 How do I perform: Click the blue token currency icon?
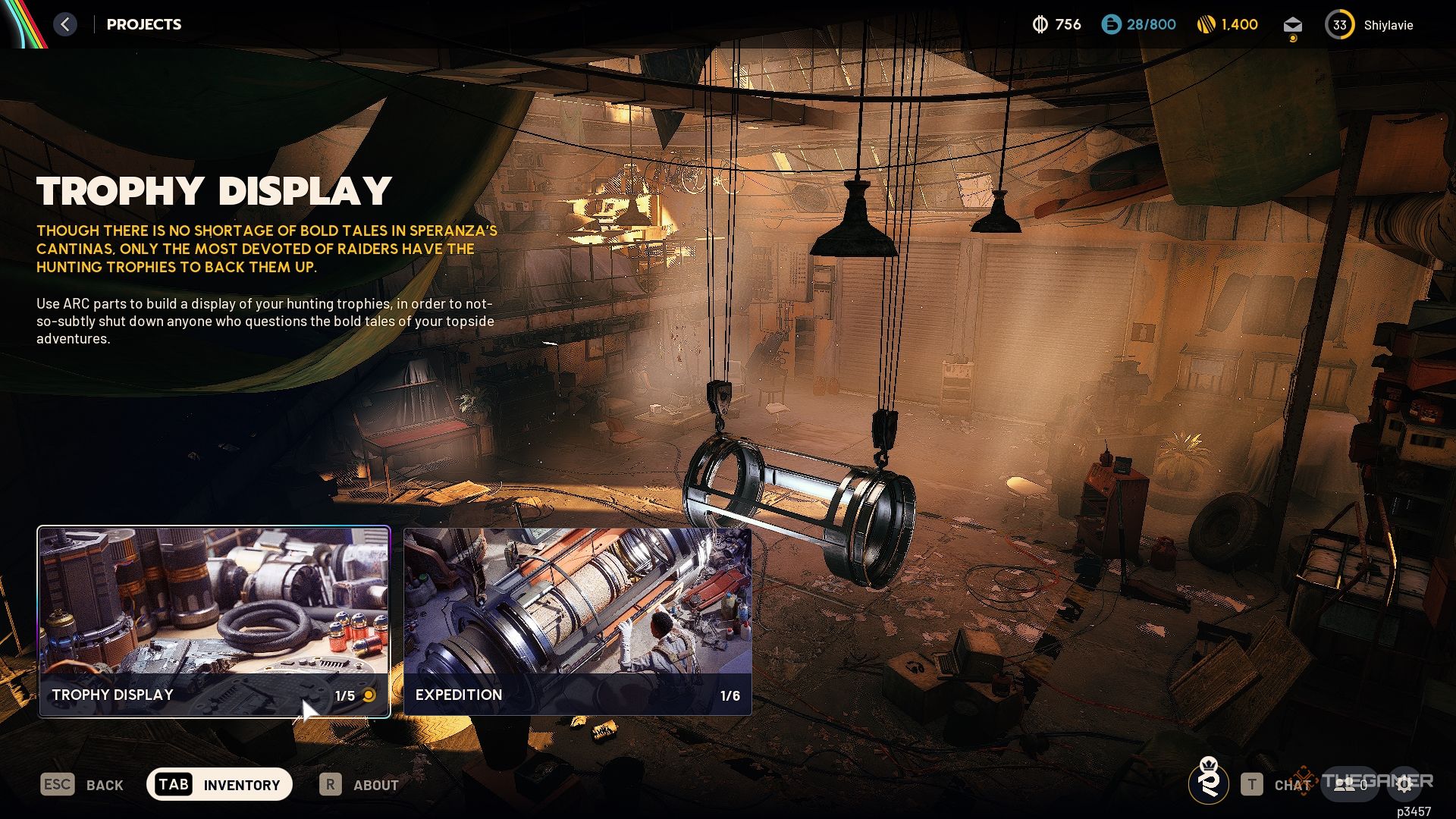click(x=1111, y=25)
